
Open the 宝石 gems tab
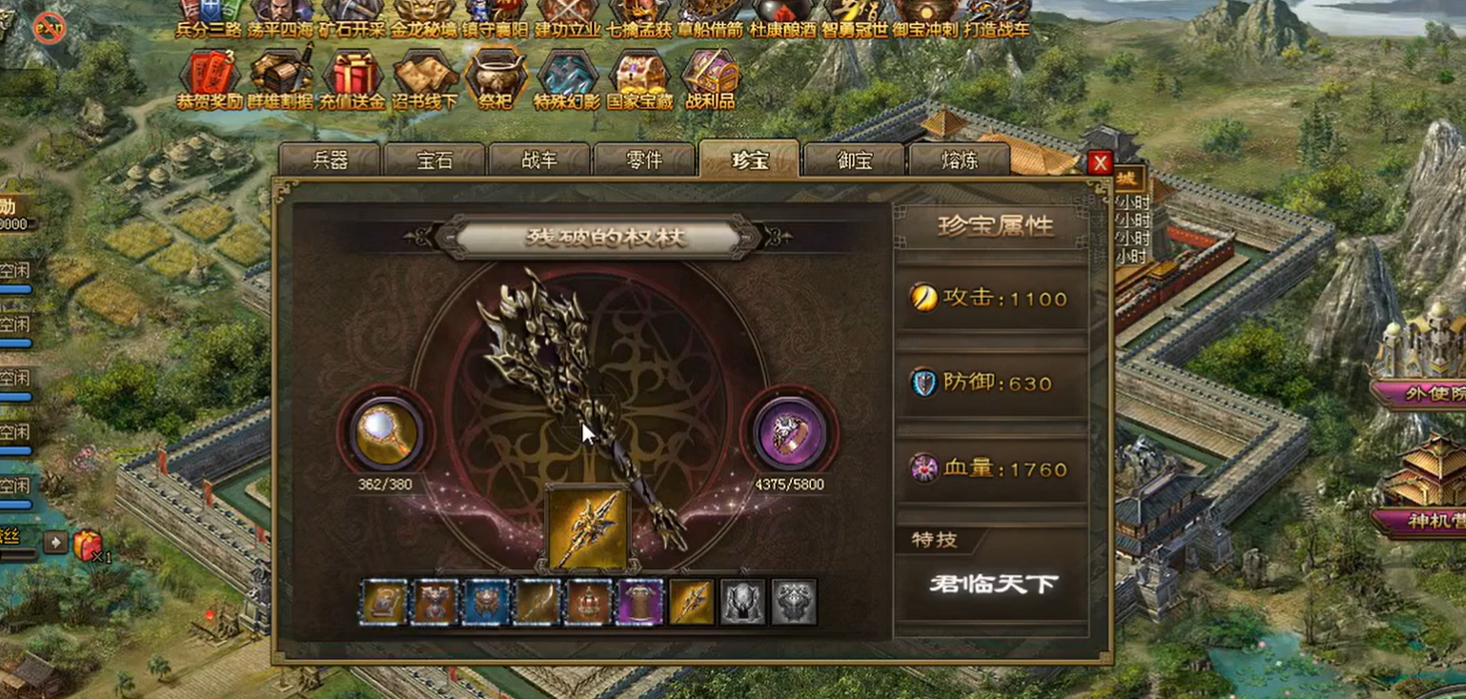point(435,161)
